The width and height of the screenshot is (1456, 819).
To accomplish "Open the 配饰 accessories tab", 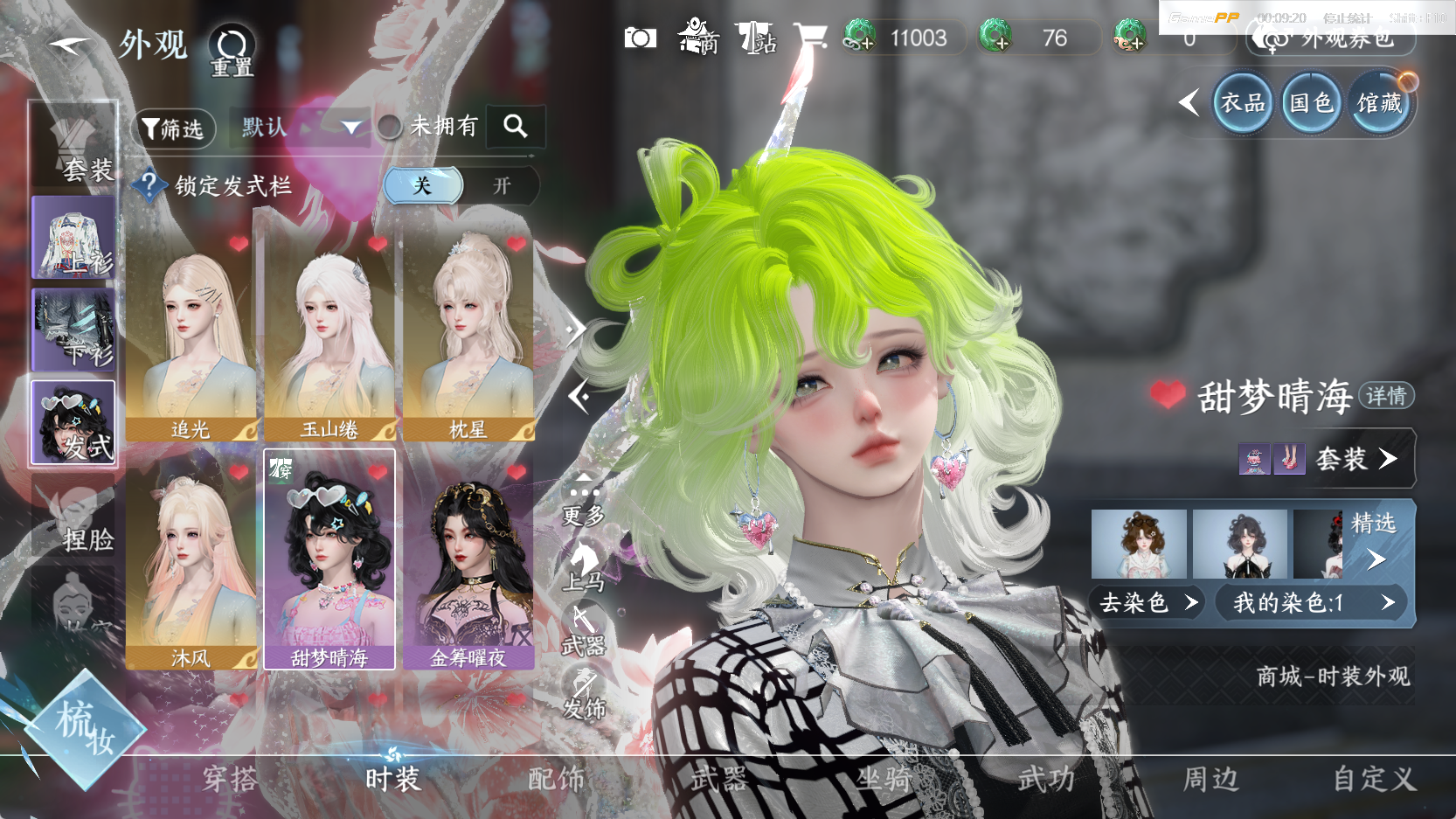I will click(x=556, y=779).
